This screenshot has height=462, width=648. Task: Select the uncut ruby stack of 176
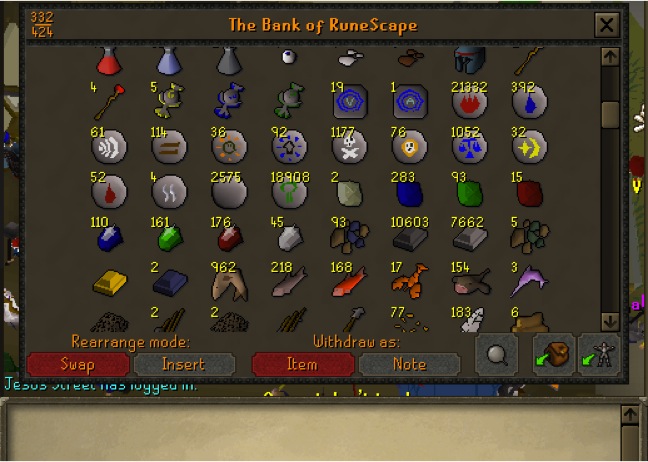pyautogui.click(x=229, y=238)
